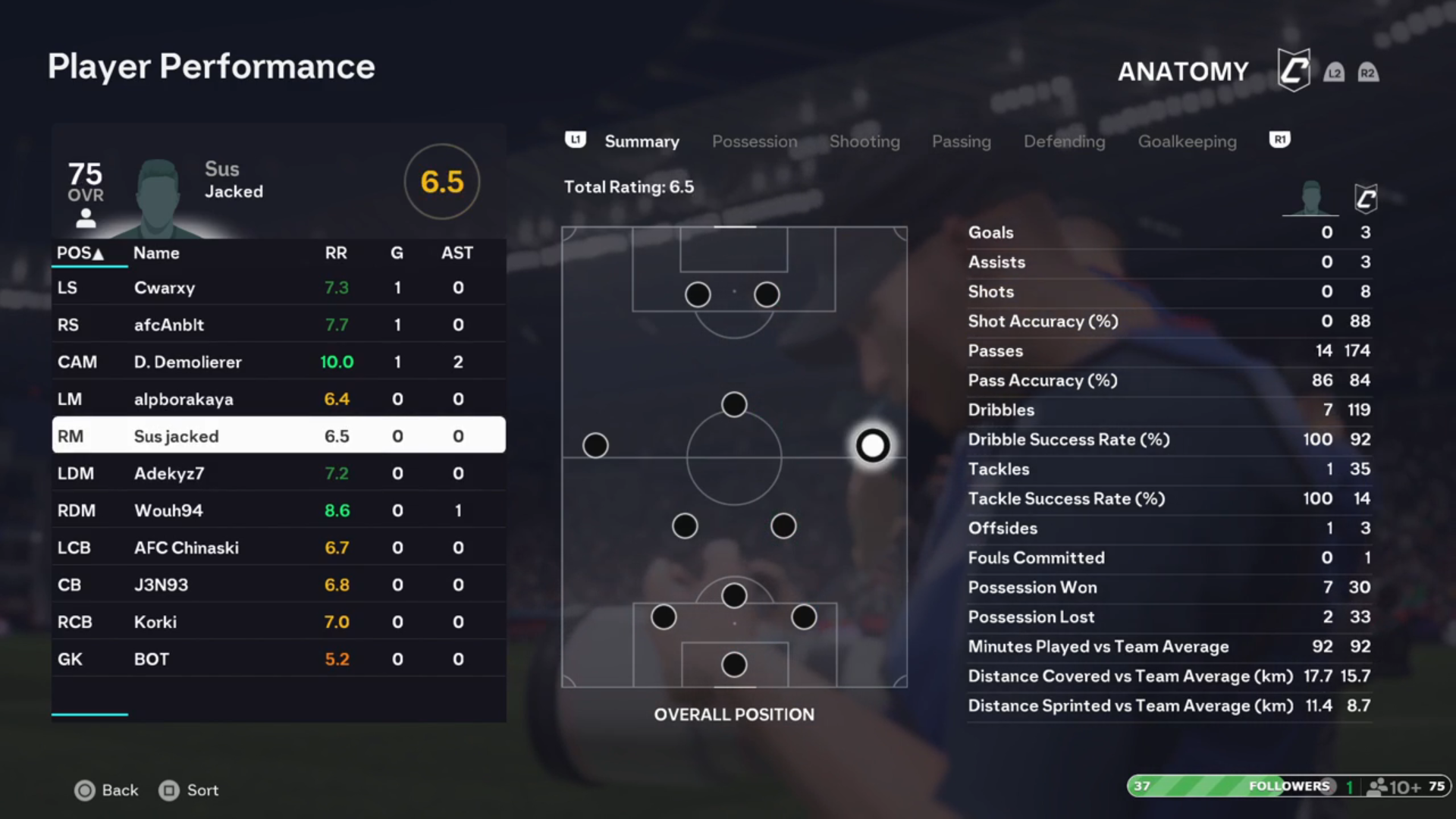Show the Defending tab
The width and height of the screenshot is (1456, 819).
[x=1064, y=142]
